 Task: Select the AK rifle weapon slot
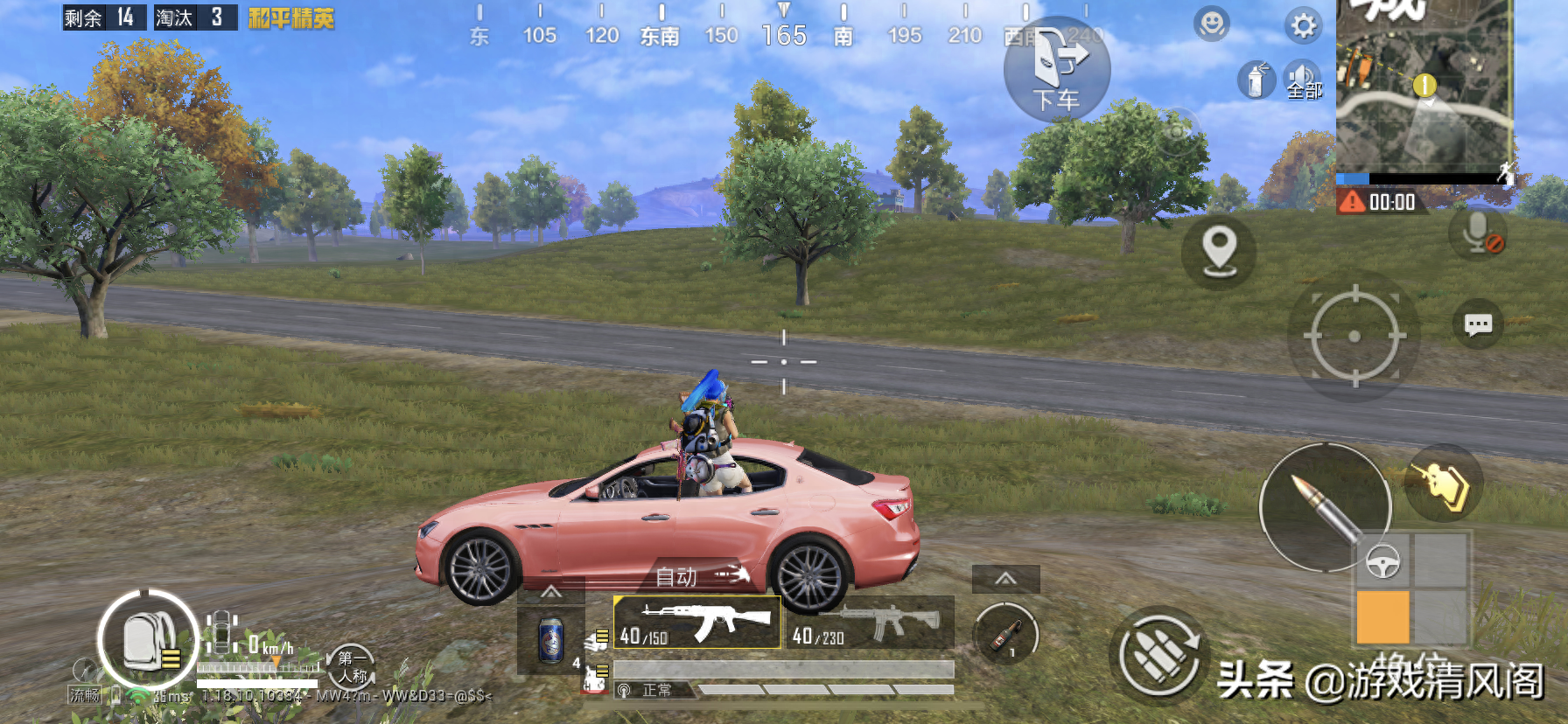697,623
